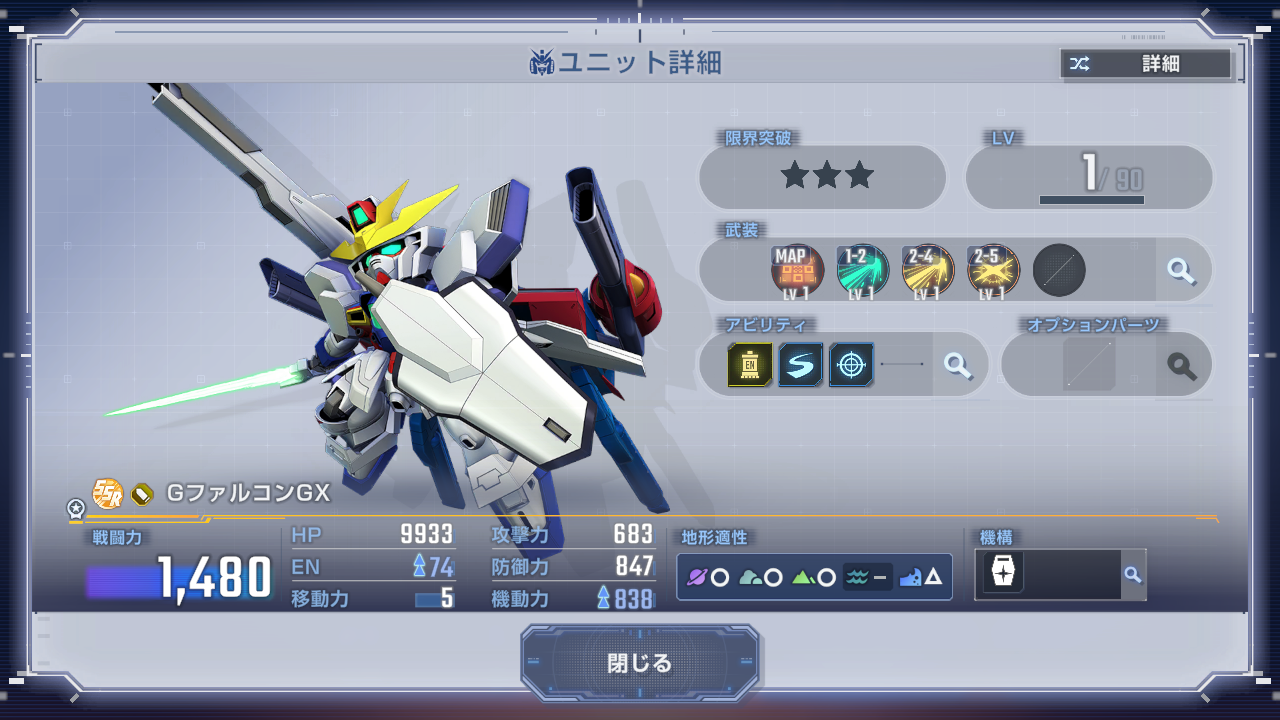Choose the 2-5 range weapon icon
Screen dimensions: 1280x720
point(992,271)
